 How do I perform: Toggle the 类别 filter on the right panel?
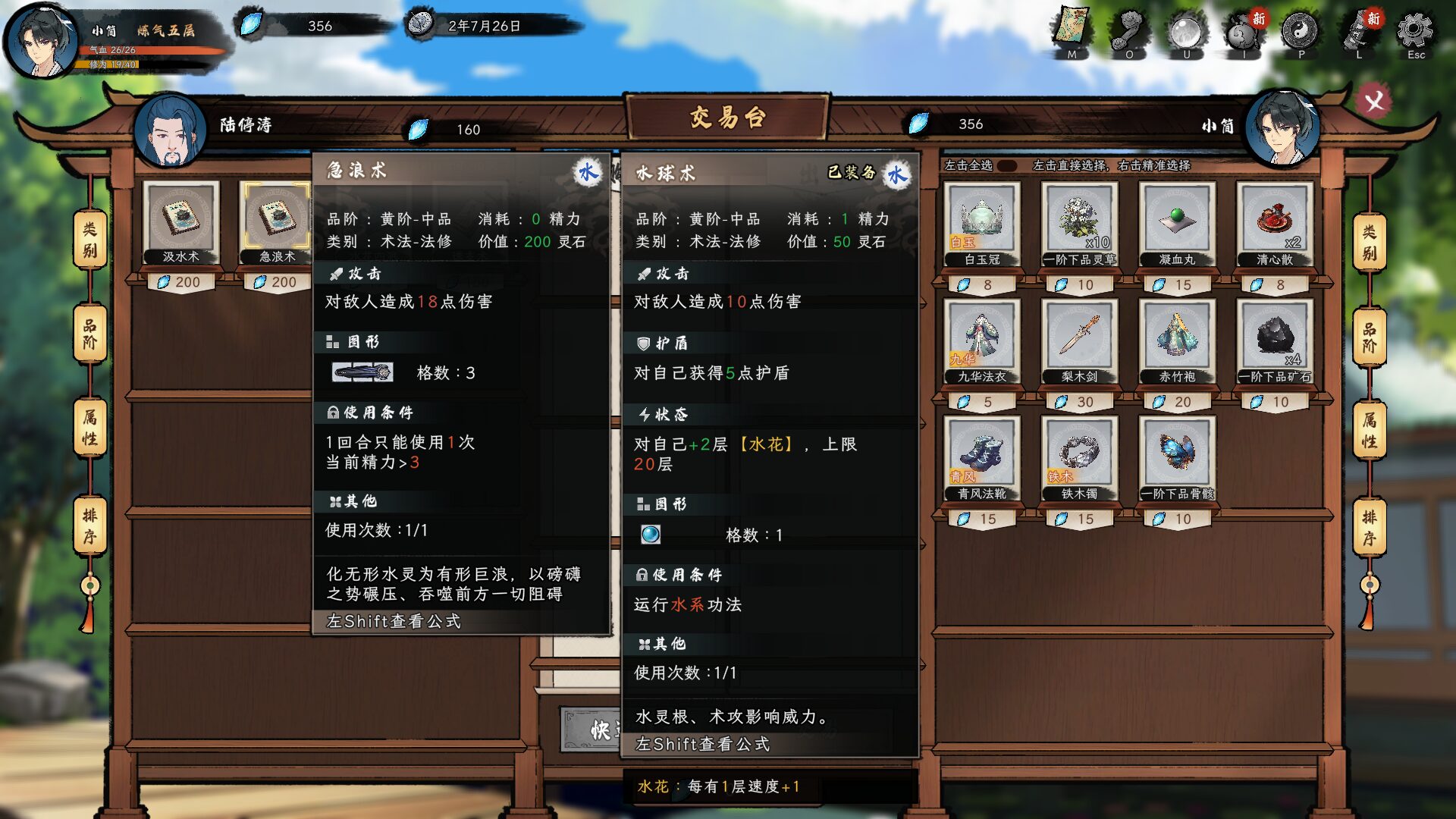1369,243
